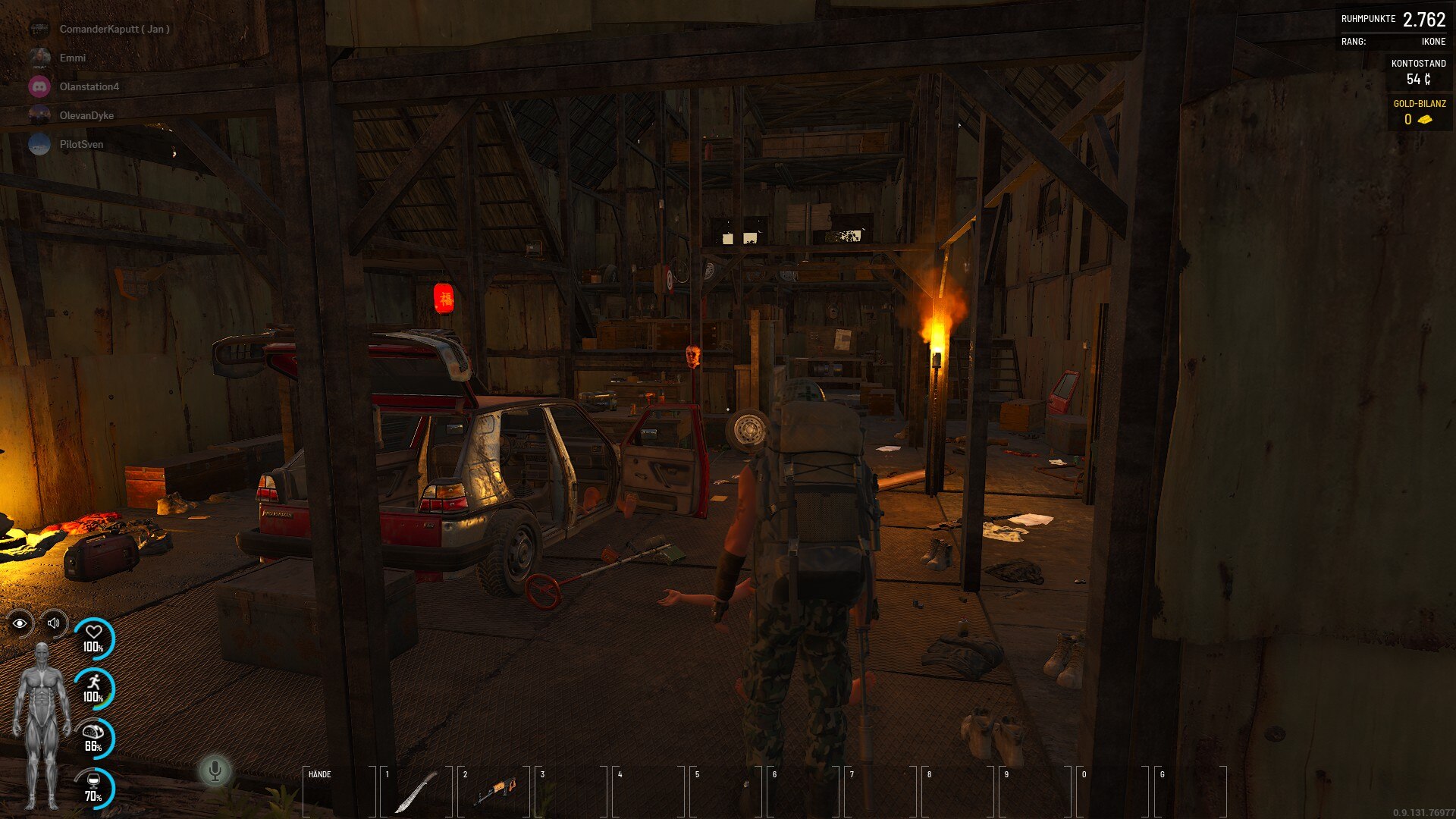Toggle the speaker sound icon
Image resolution: width=1456 pixels, height=819 pixels.
point(54,623)
